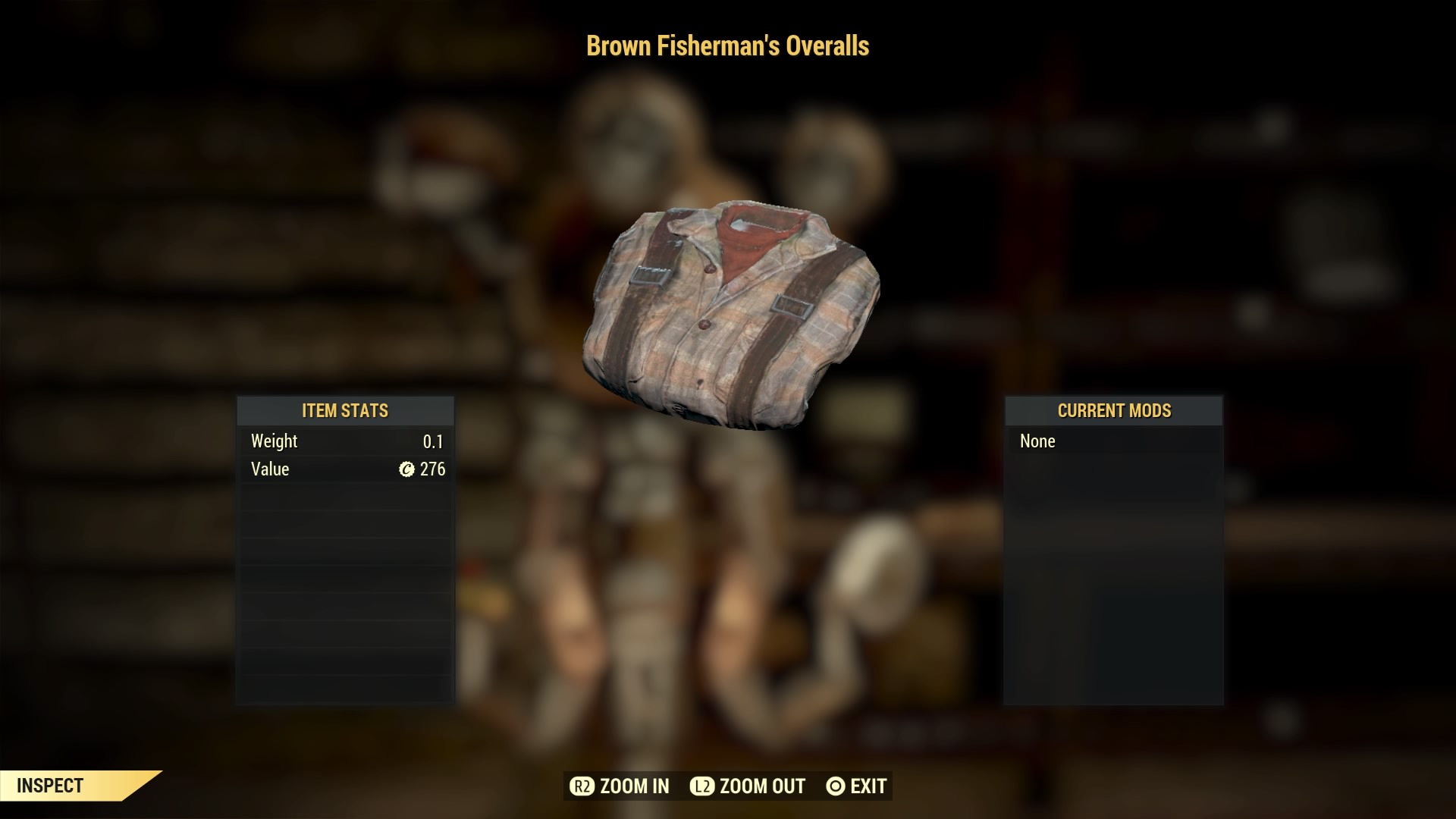This screenshot has height=819, width=1456.
Task: Click the circle Exit button icon
Action: [x=835, y=786]
